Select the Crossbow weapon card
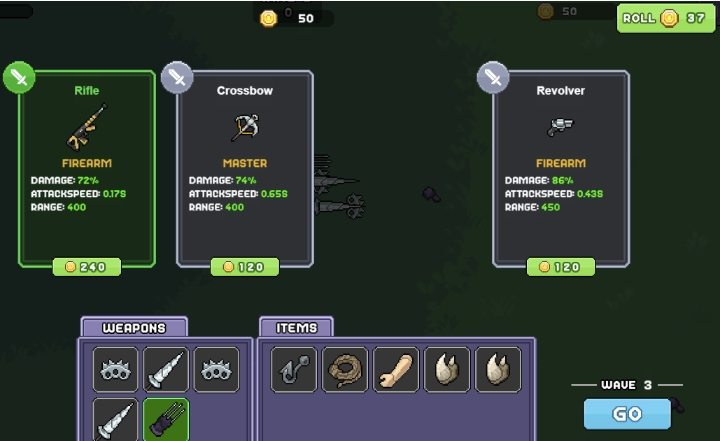The width and height of the screenshot is (720, 441). (245, 167)
